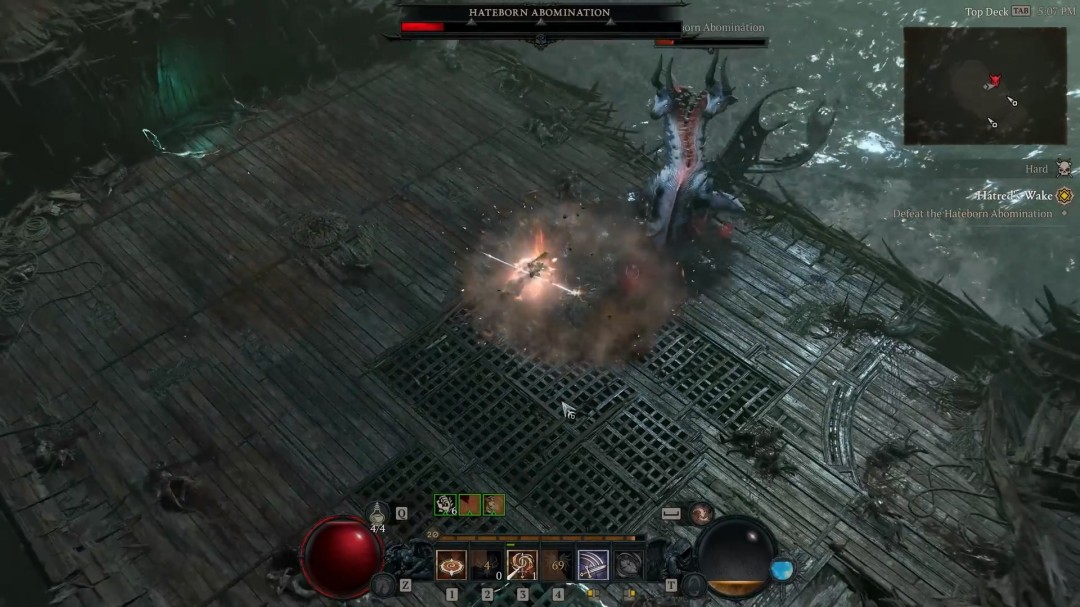Viewport: 1080px width, 607px height.
Task: Open the Top Deck minimap
Action: coord(984,85)
